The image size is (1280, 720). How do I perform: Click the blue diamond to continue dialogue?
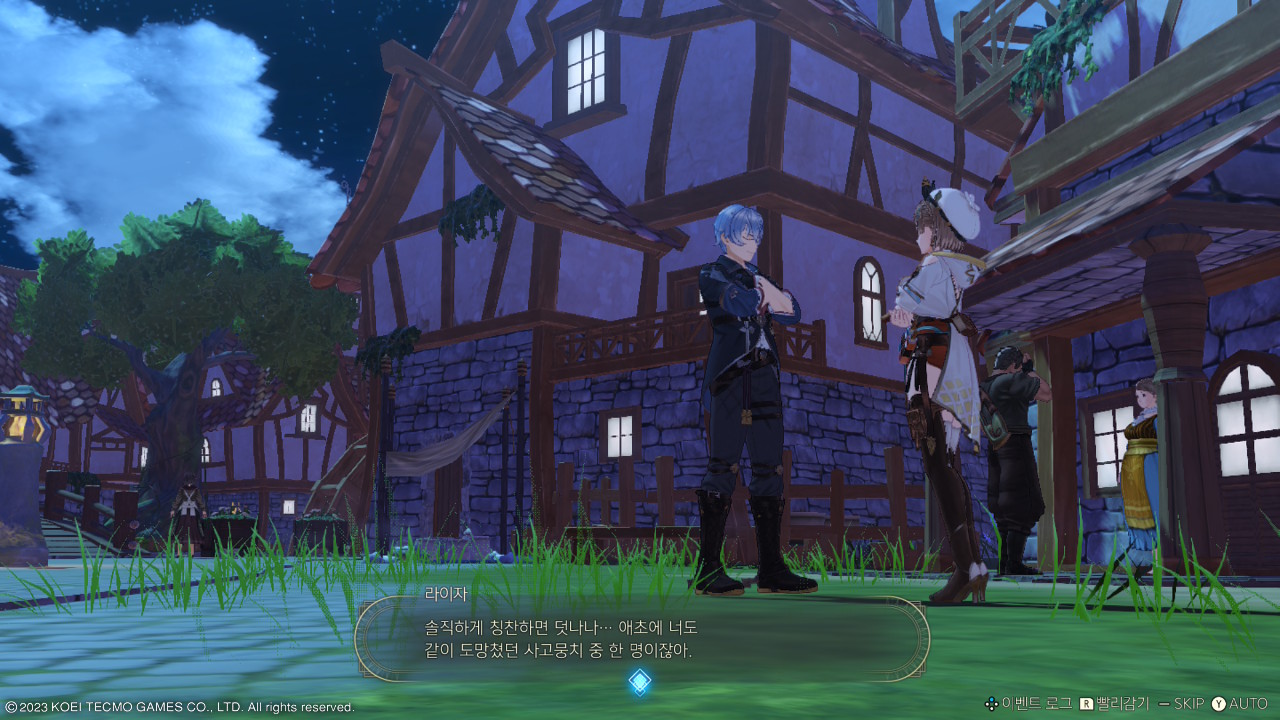click(x=640, y=682)
